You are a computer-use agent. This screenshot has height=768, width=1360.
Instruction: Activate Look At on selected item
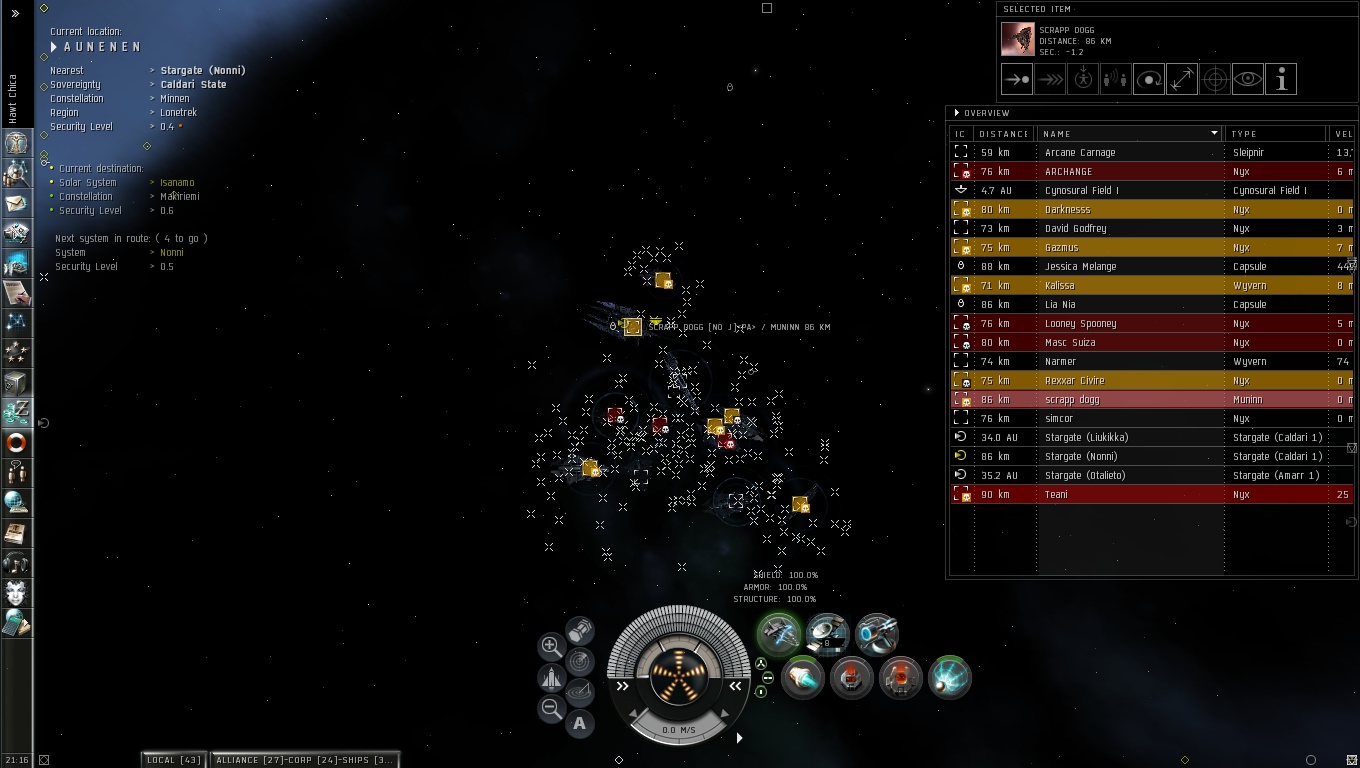1248,80
